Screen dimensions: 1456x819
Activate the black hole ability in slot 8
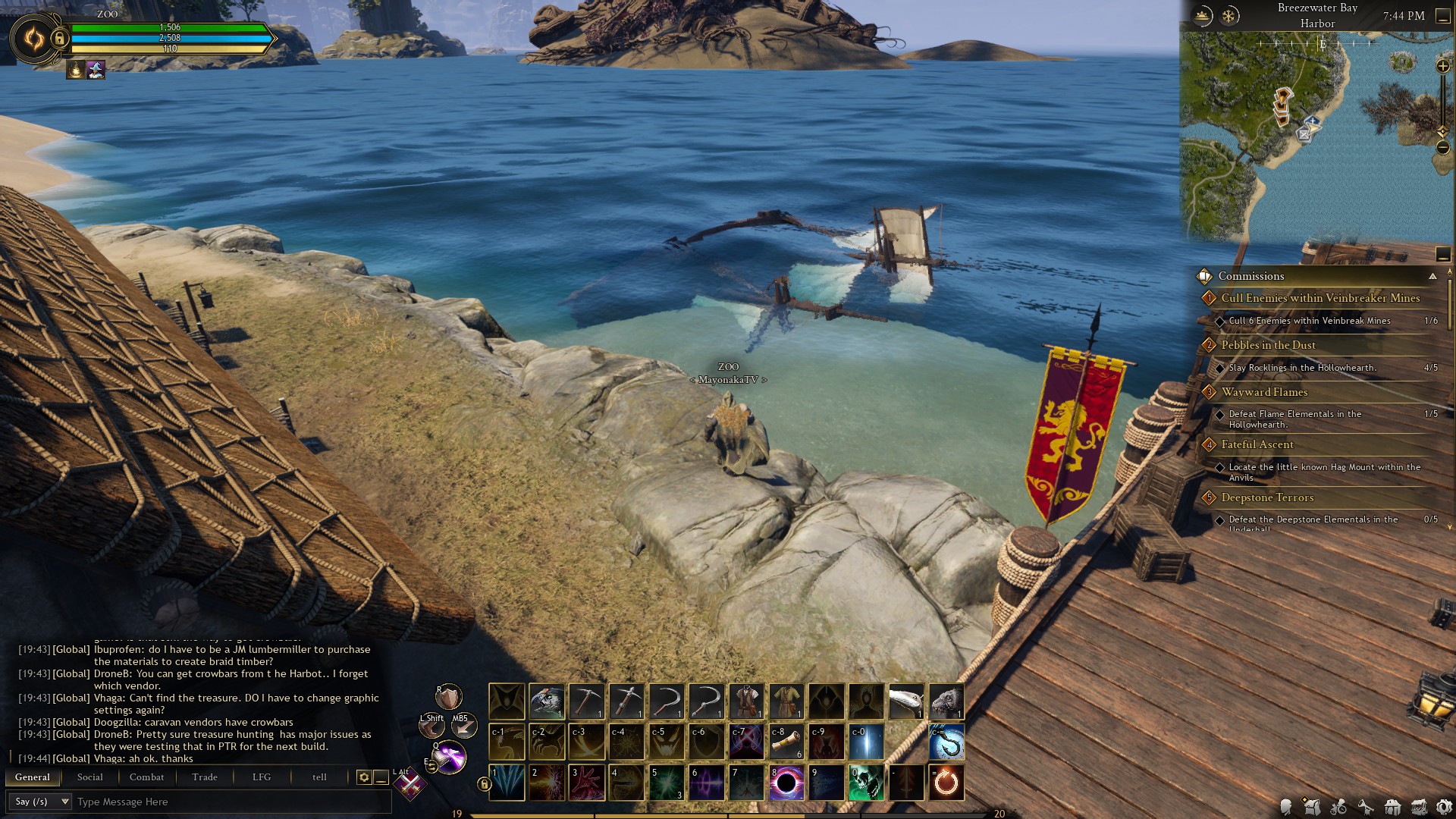coord(786,783)
